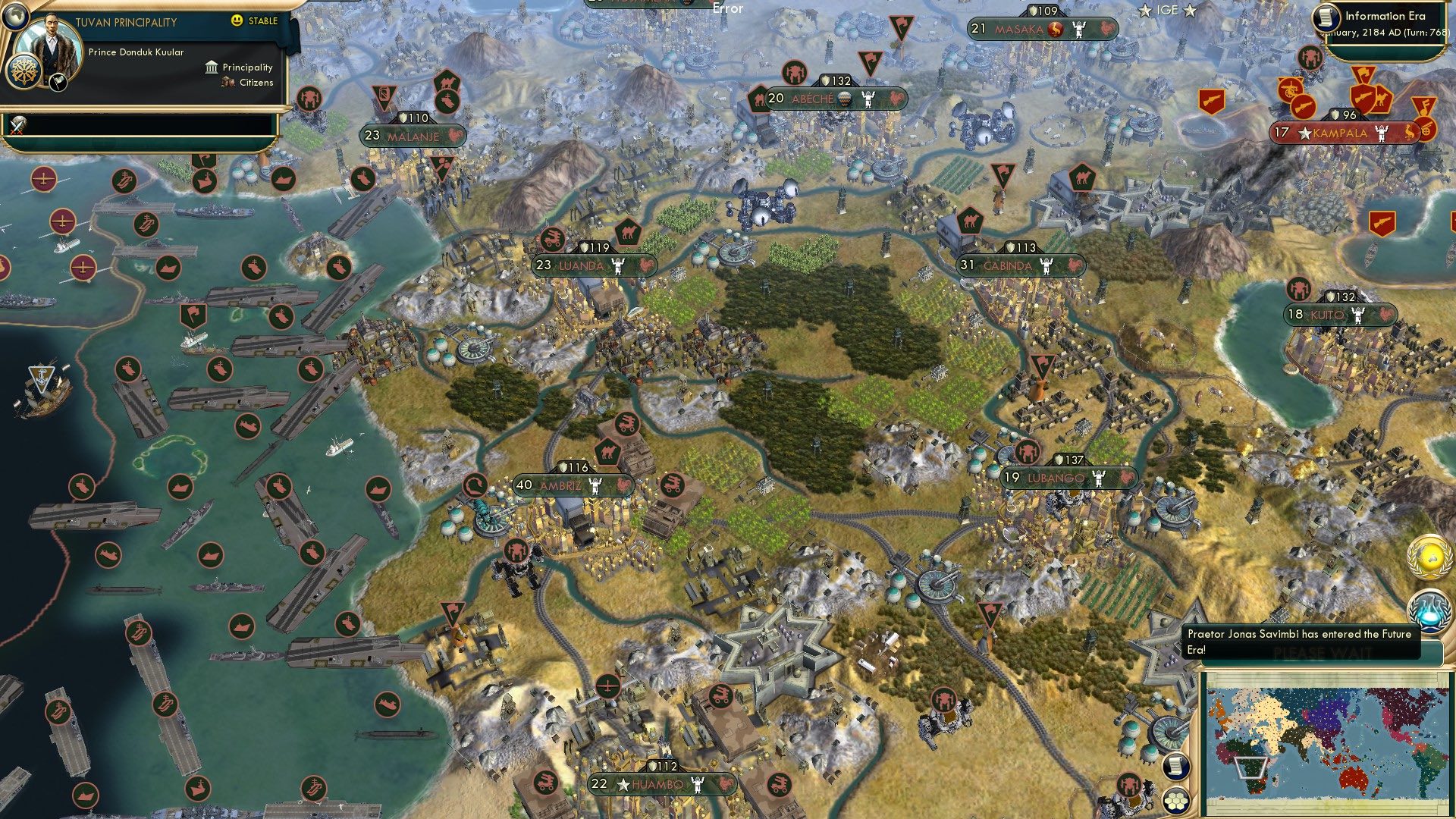Screen dimensions: 1456x819
Task: Click the Information Era scroll icon
Action: [x=1326, y=19]
